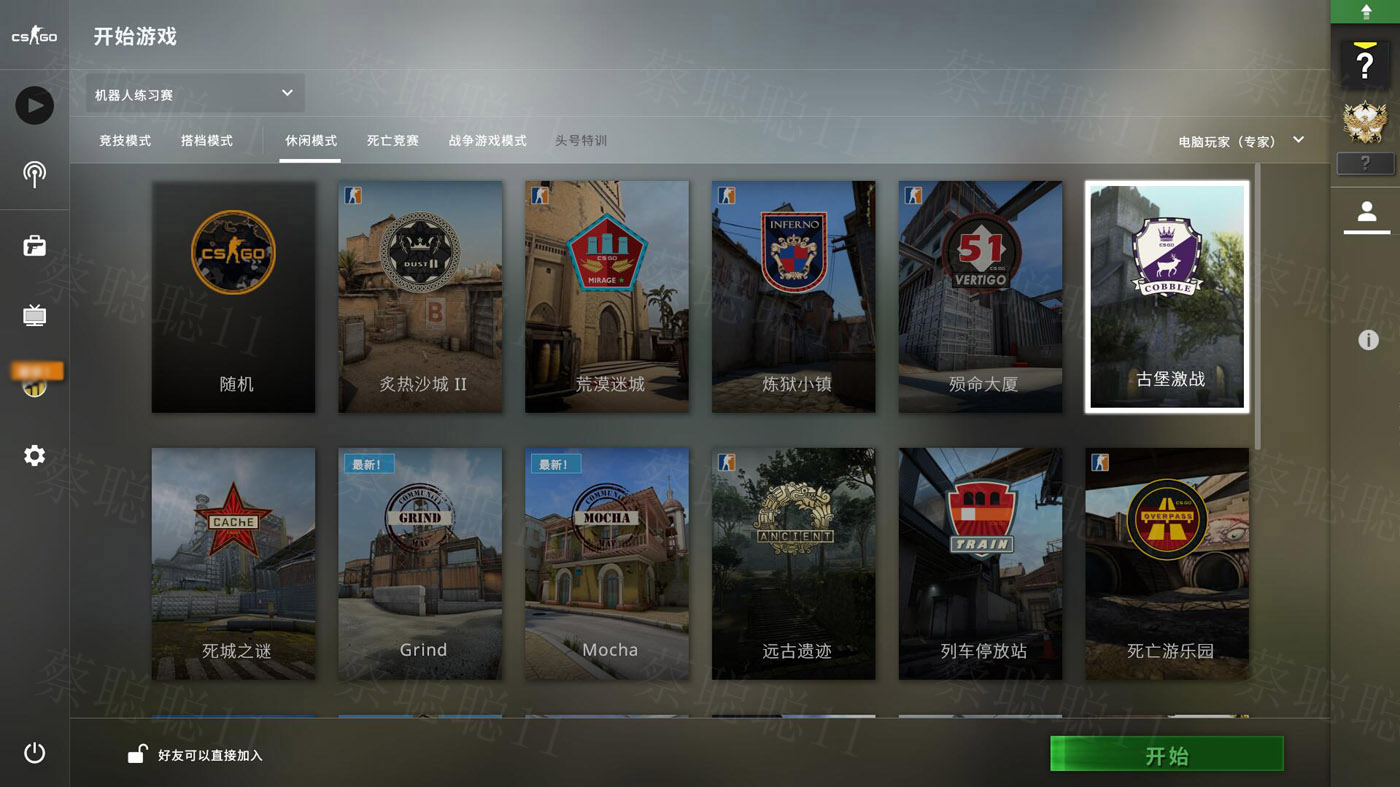Select the Overpass map tile

pyautogui.click(x=1167, y=563)
